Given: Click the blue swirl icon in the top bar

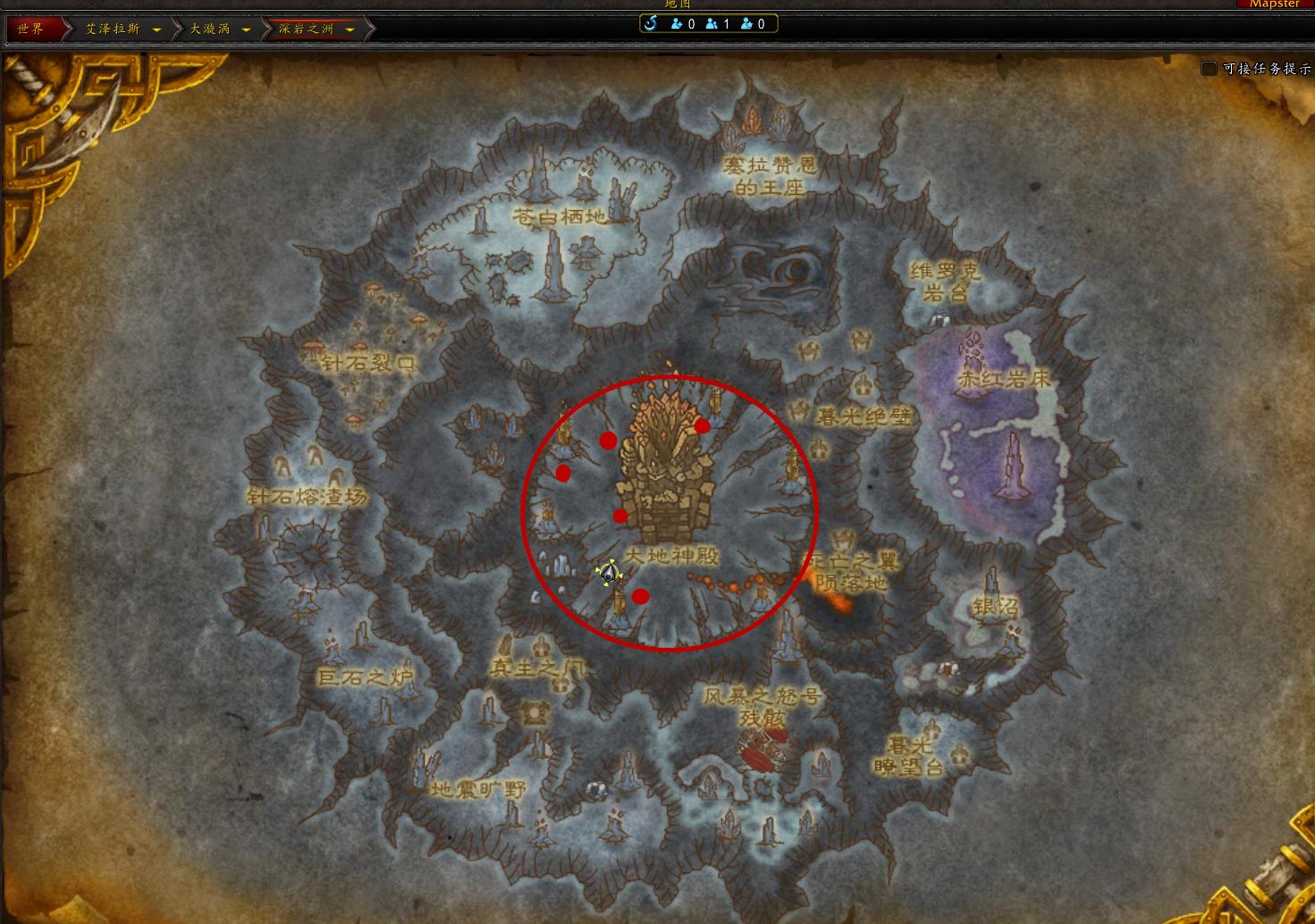Looking at the screenshot, I should coord(651,23).
